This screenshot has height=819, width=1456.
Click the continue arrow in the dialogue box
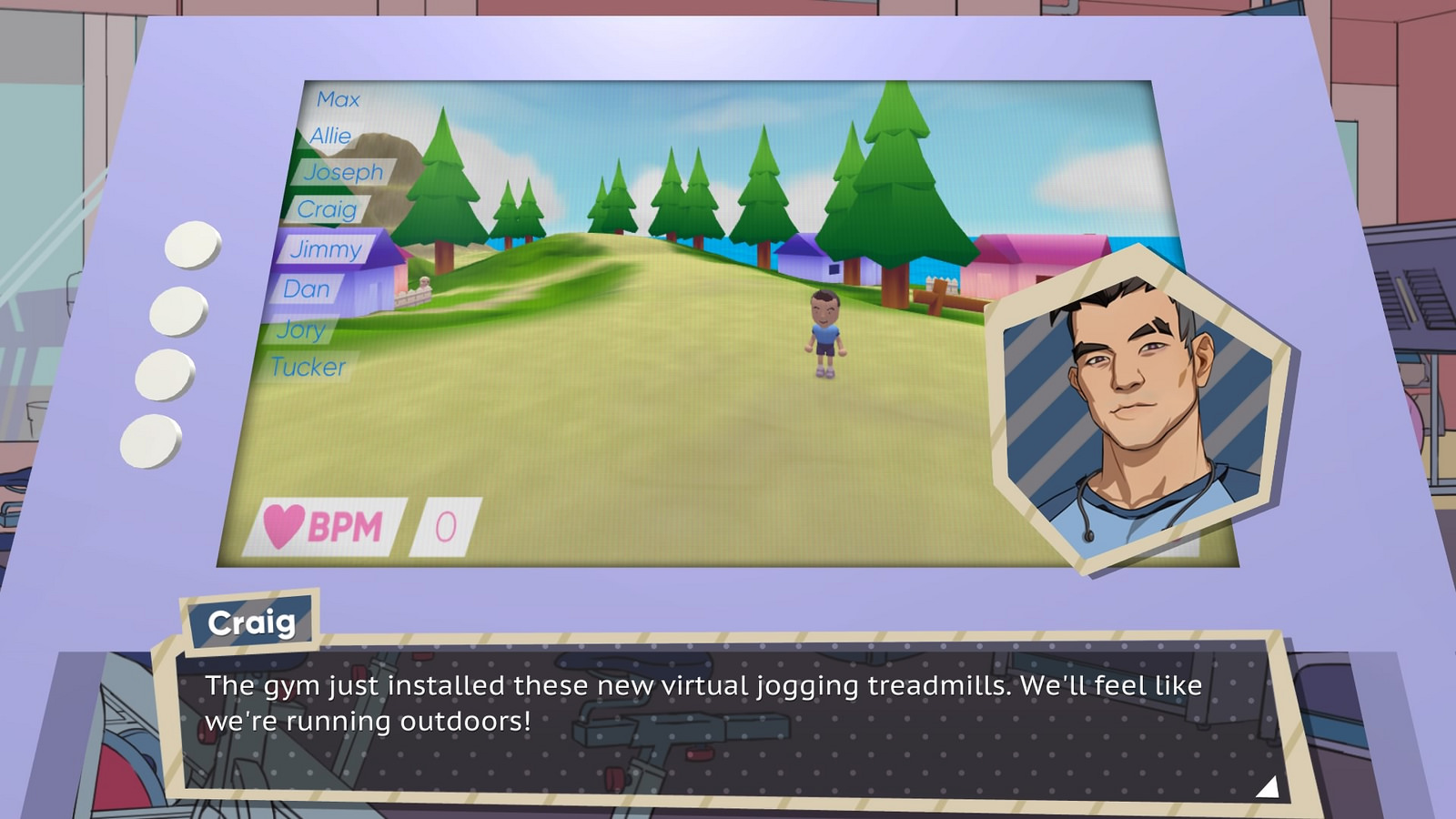click(x=1270, y=788)
